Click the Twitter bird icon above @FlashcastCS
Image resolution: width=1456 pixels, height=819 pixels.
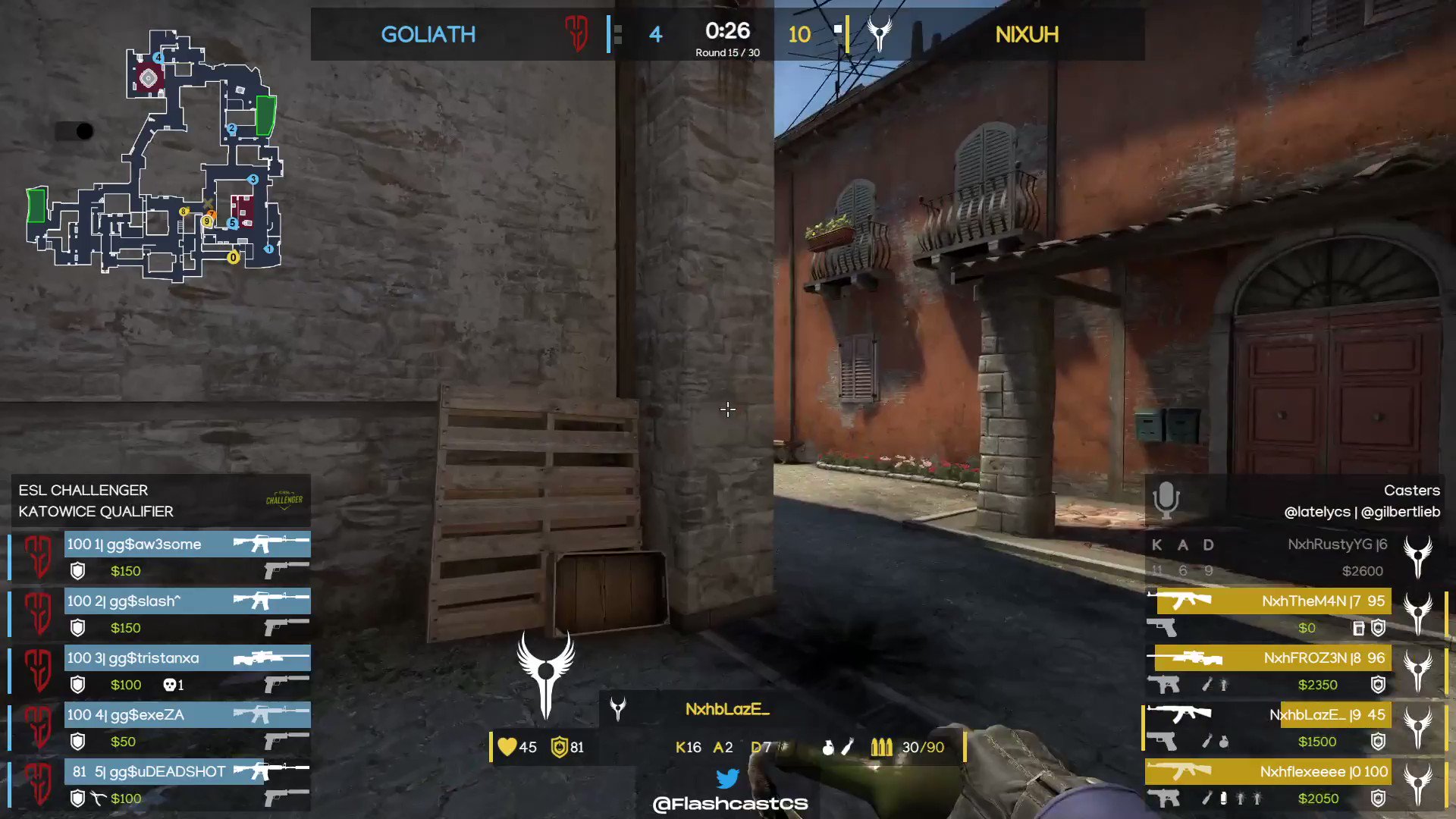pos(728,778)
